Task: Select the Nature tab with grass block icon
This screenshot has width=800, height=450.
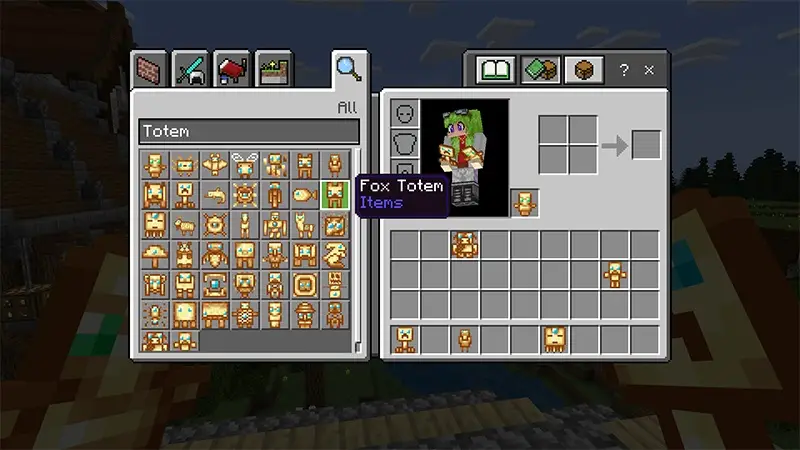Action: [271, 71]
